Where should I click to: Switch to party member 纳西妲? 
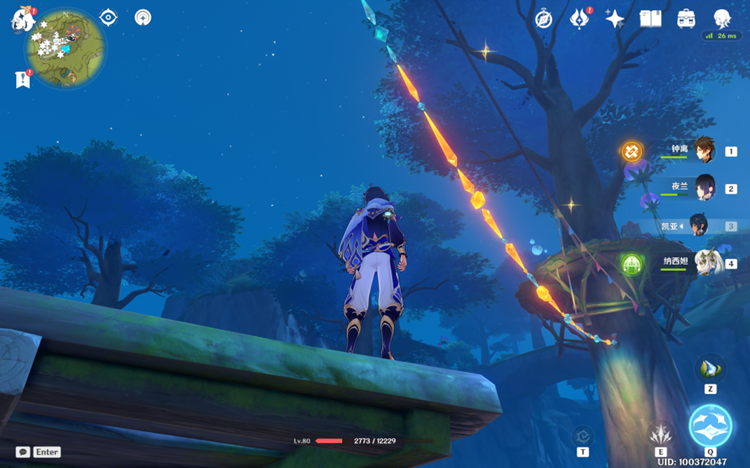[x=704, y=263]
